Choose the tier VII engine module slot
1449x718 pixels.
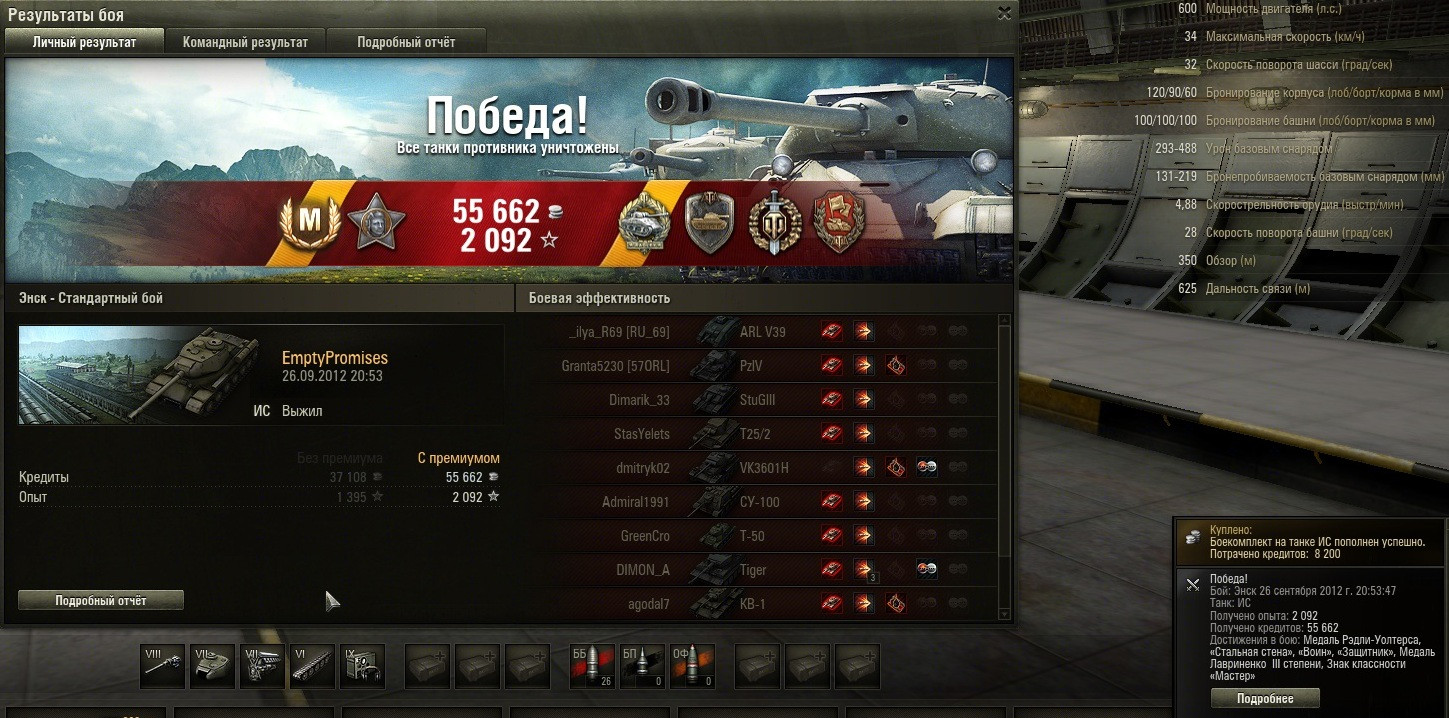pos(262,666)
